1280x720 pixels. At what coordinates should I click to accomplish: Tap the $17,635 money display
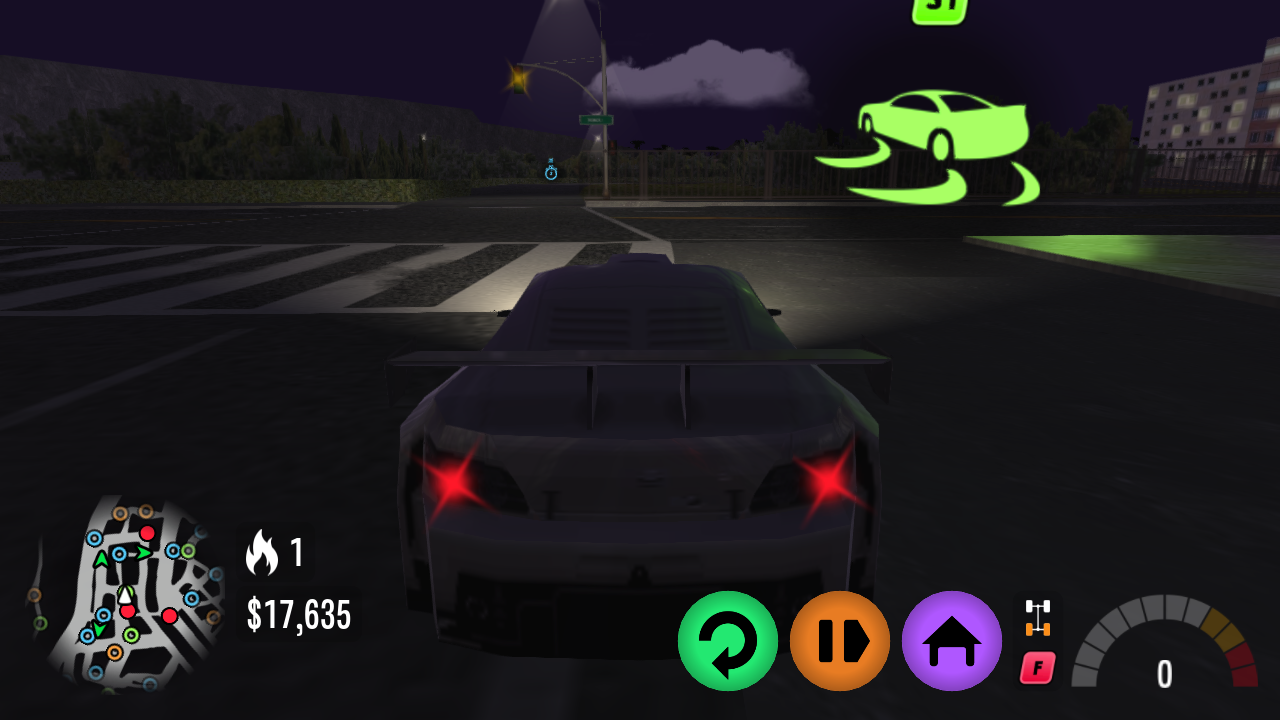[x=298, y=615]
